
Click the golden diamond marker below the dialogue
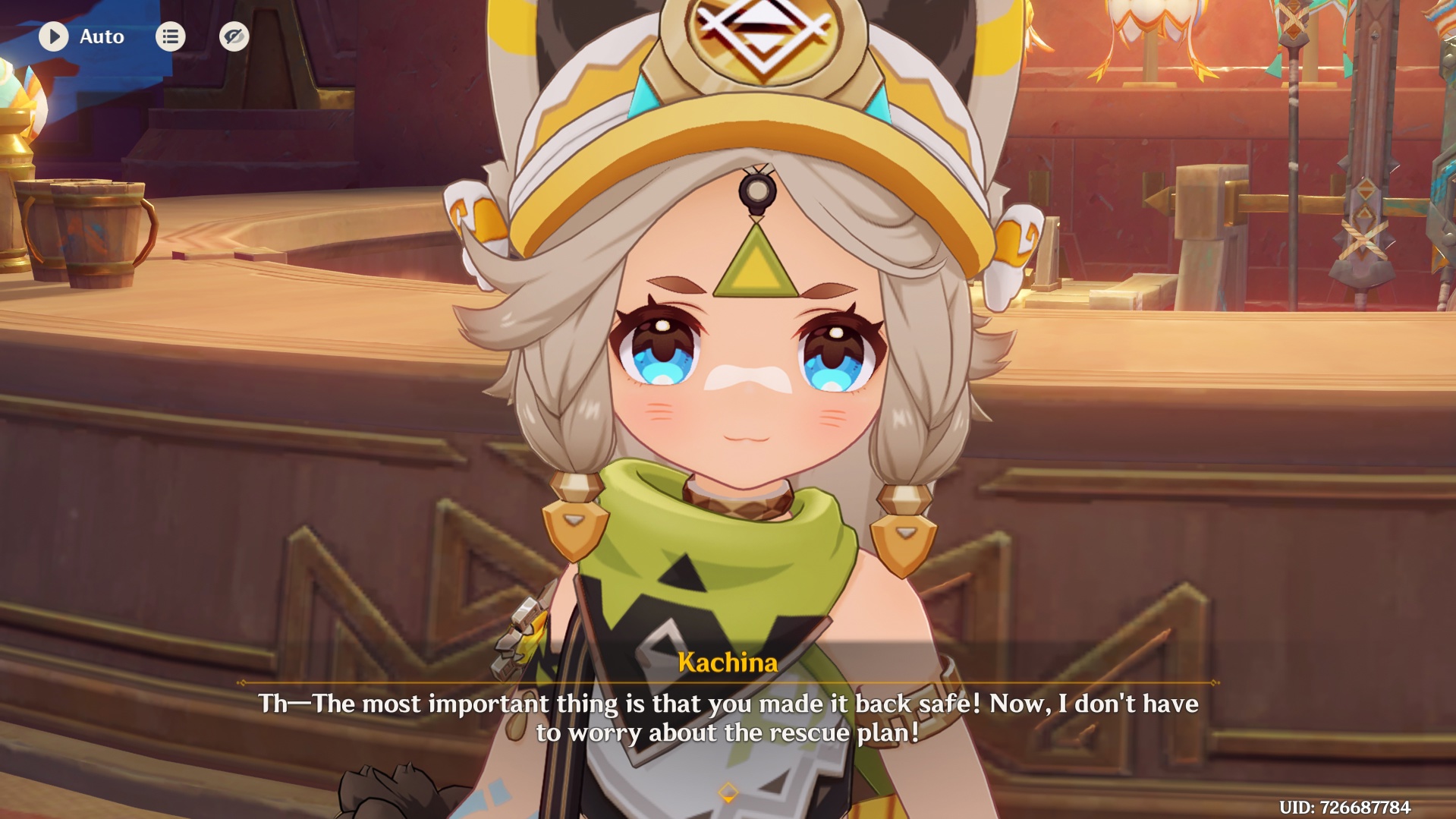pyautogui.click(x=727, y=791)
